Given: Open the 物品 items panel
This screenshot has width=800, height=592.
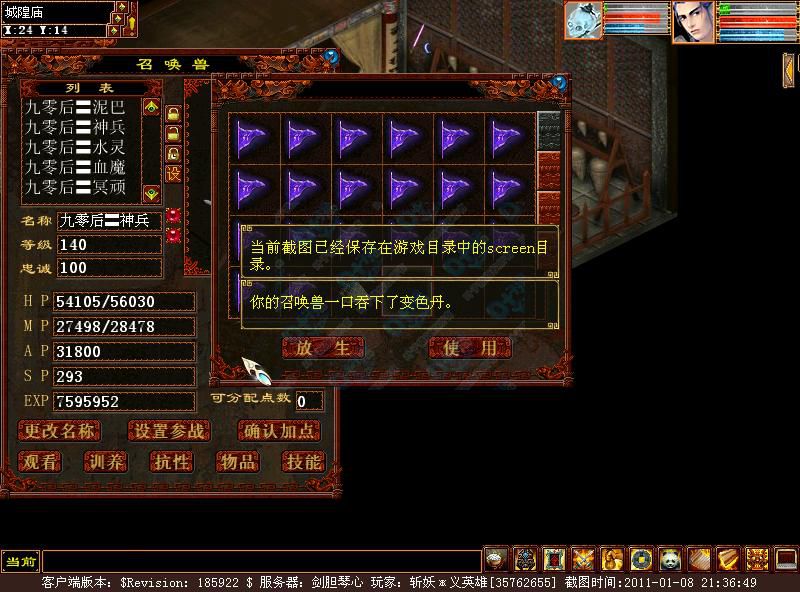Looking at the screenshot, I should pos(237,461).
